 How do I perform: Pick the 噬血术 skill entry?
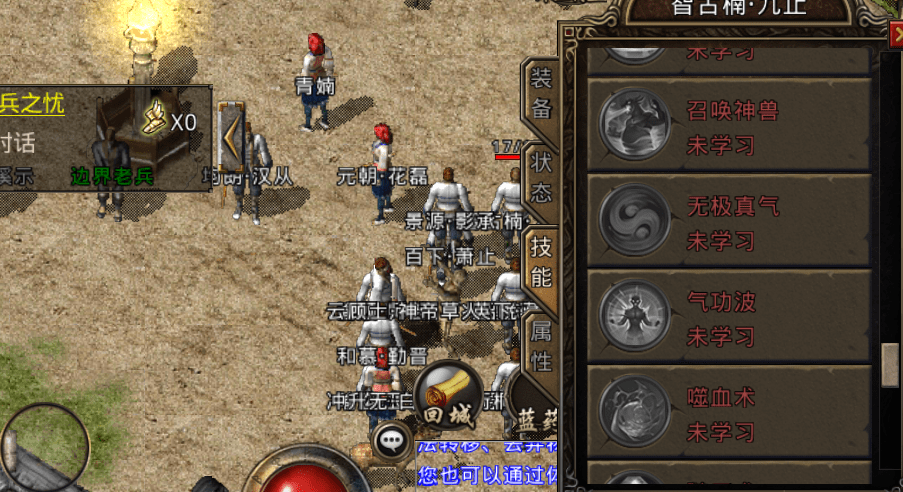[x=727, y=412]
